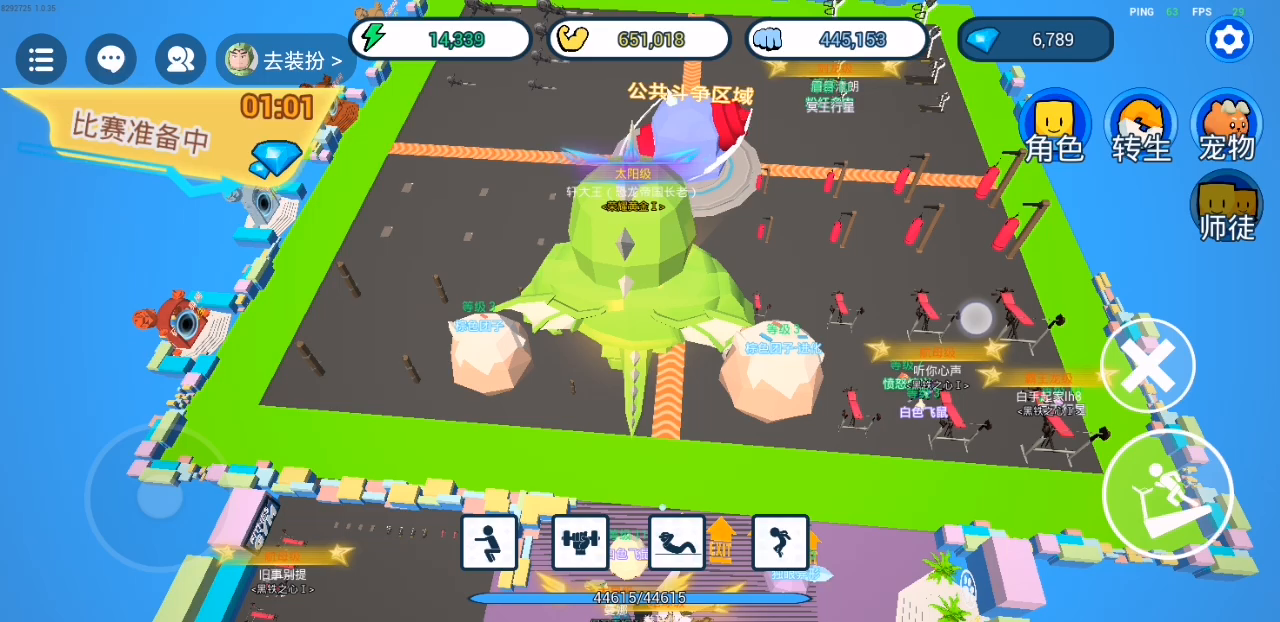Tap the movement joystick pad

coord(160,497)
